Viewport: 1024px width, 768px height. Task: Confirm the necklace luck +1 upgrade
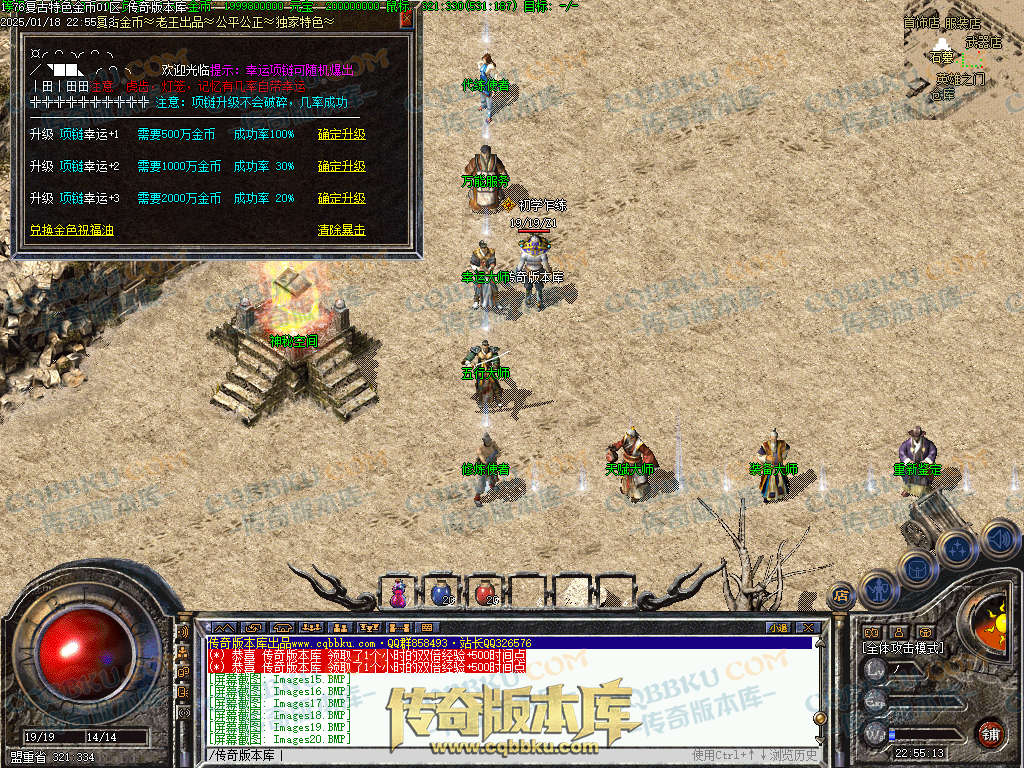click(x=341, y=135)
